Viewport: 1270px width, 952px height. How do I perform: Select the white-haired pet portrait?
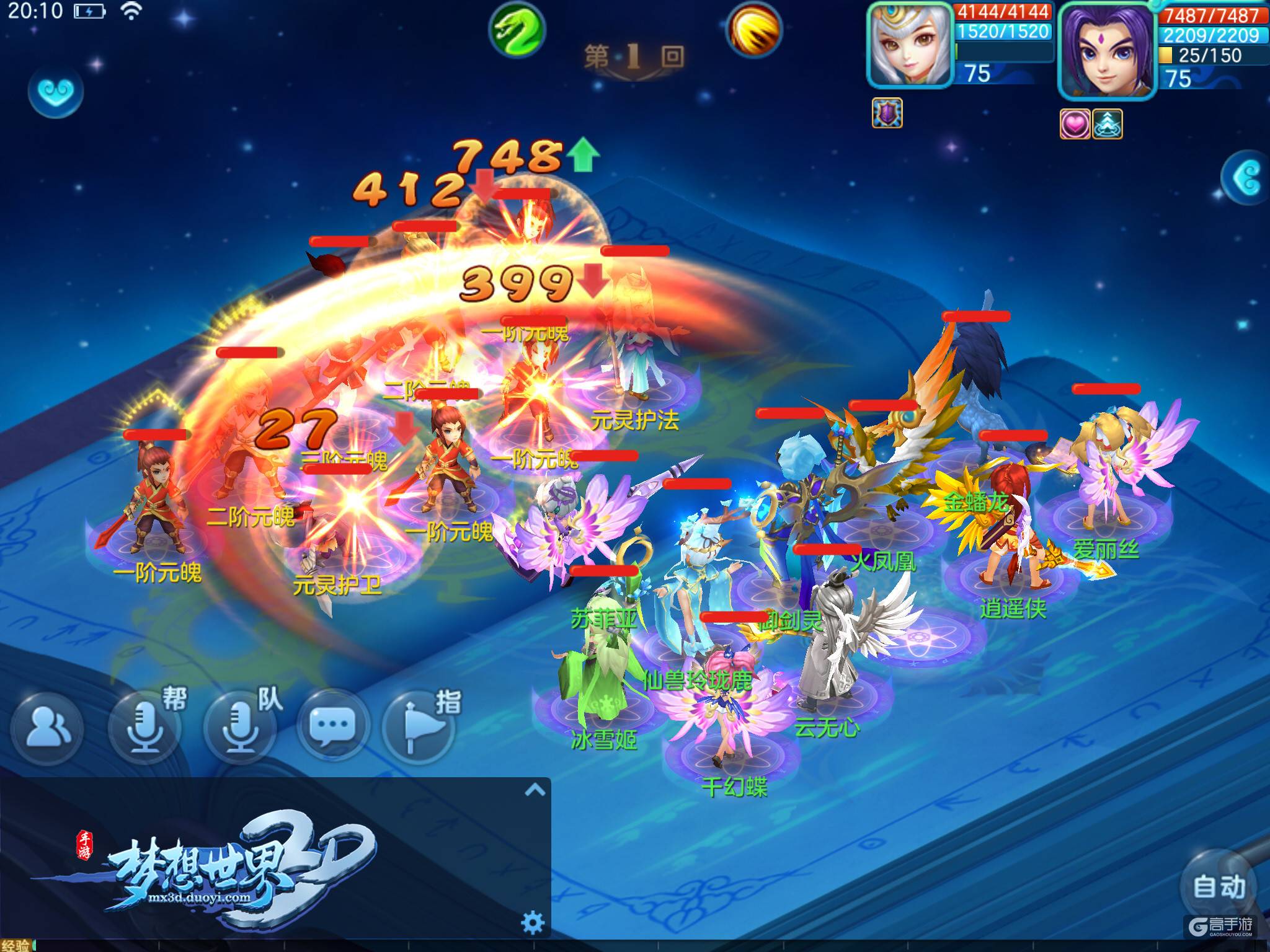(910, 45)
